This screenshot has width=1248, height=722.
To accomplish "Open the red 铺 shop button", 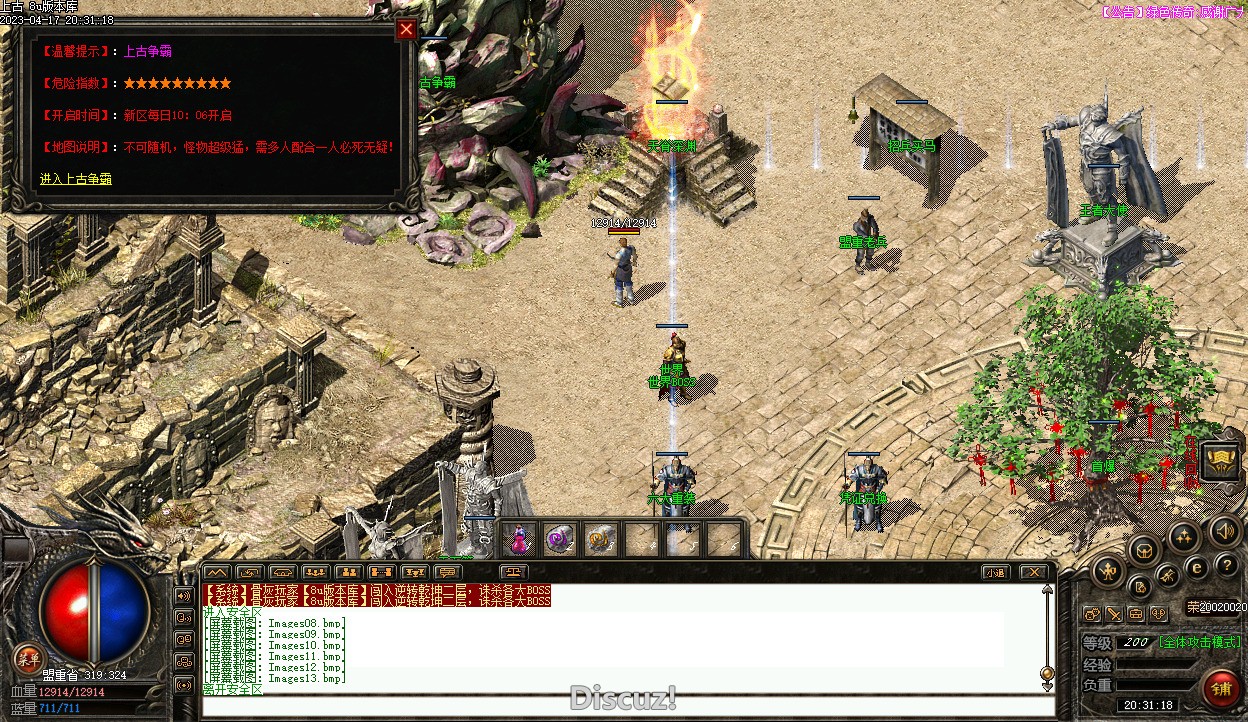I will pyautogui.click(x=1221, y=688).
